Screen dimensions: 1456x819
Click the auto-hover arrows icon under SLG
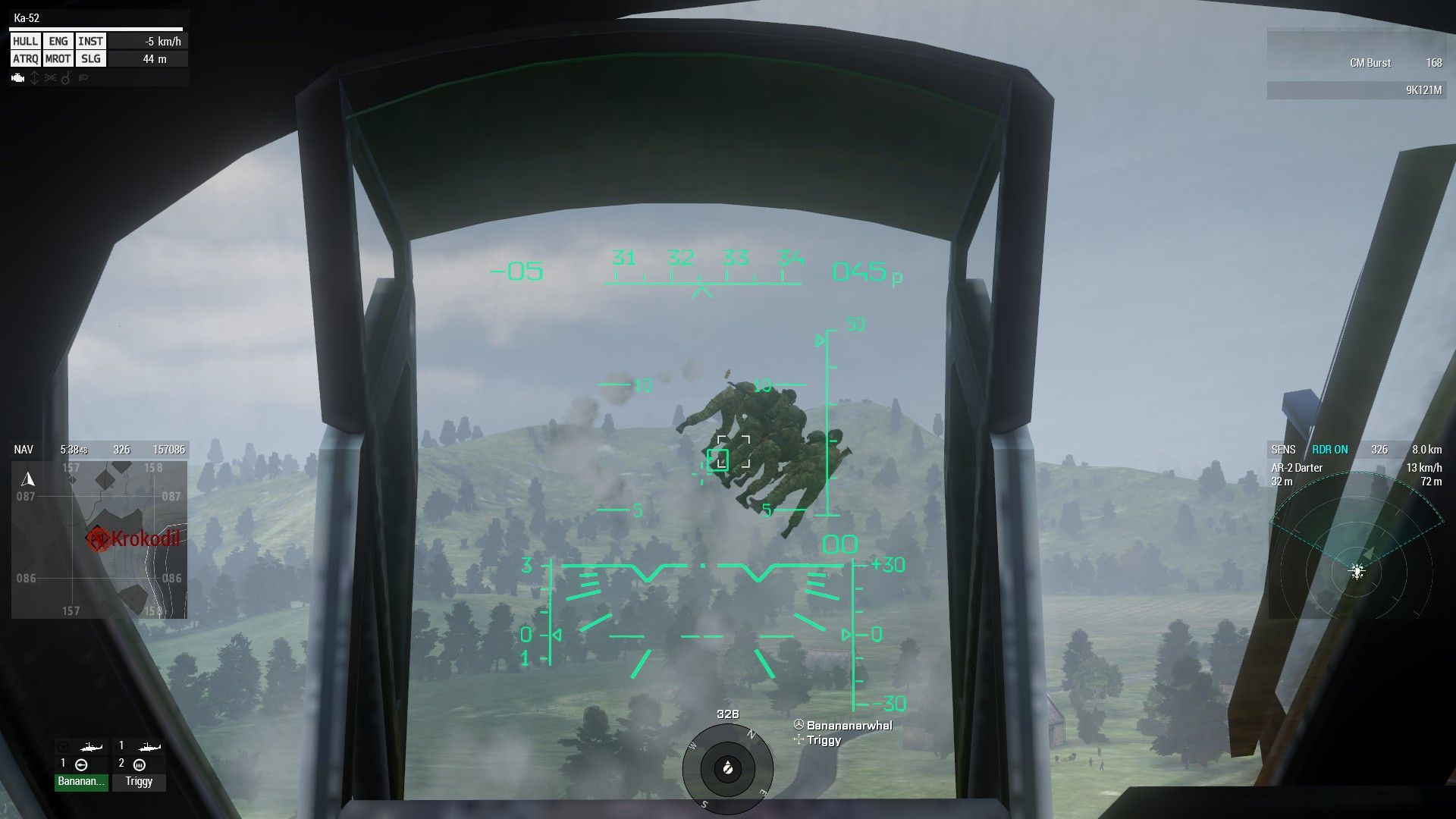[x=34, y=78]
